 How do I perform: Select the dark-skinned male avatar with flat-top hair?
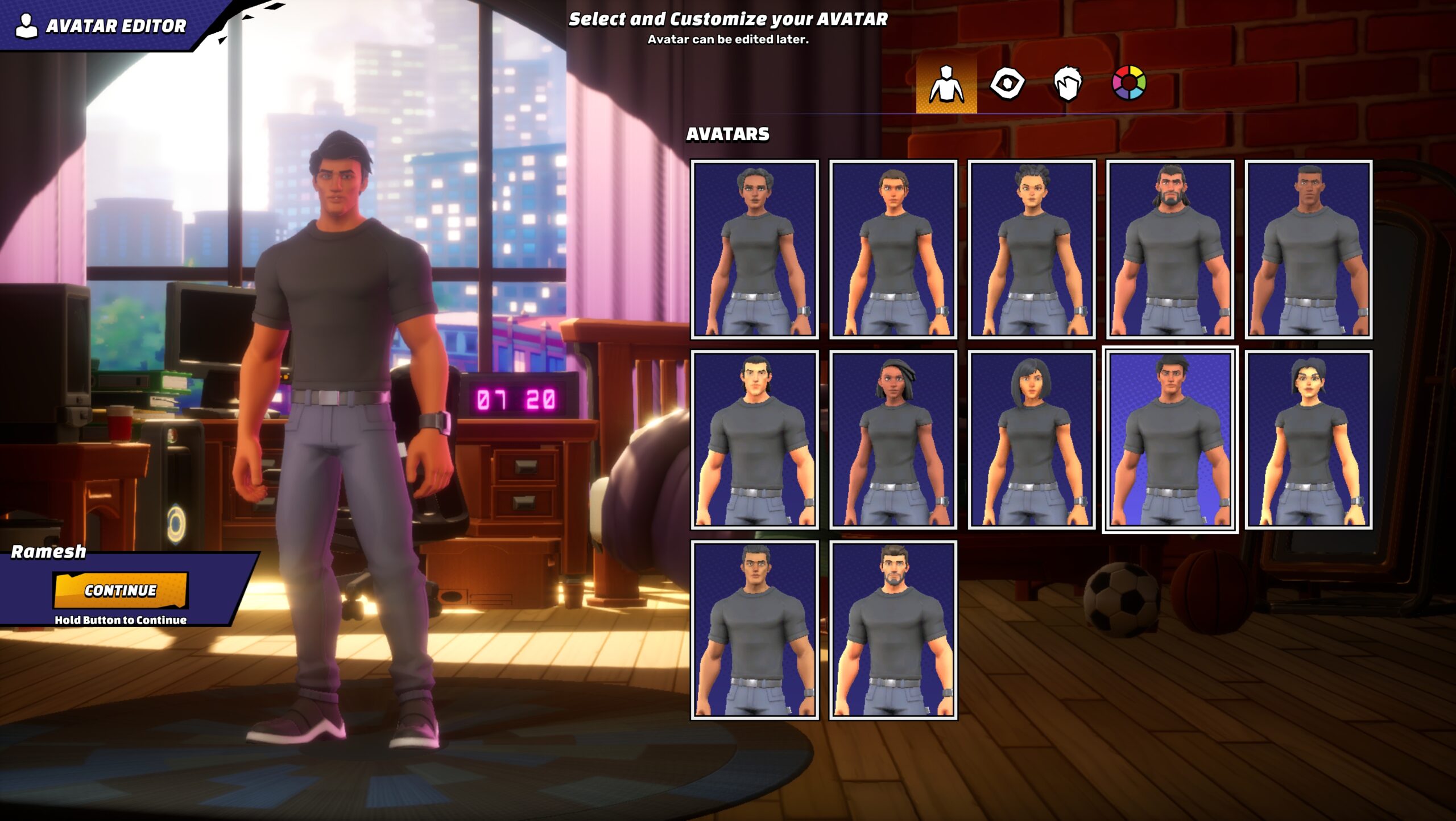click(x=1308, y=249)
